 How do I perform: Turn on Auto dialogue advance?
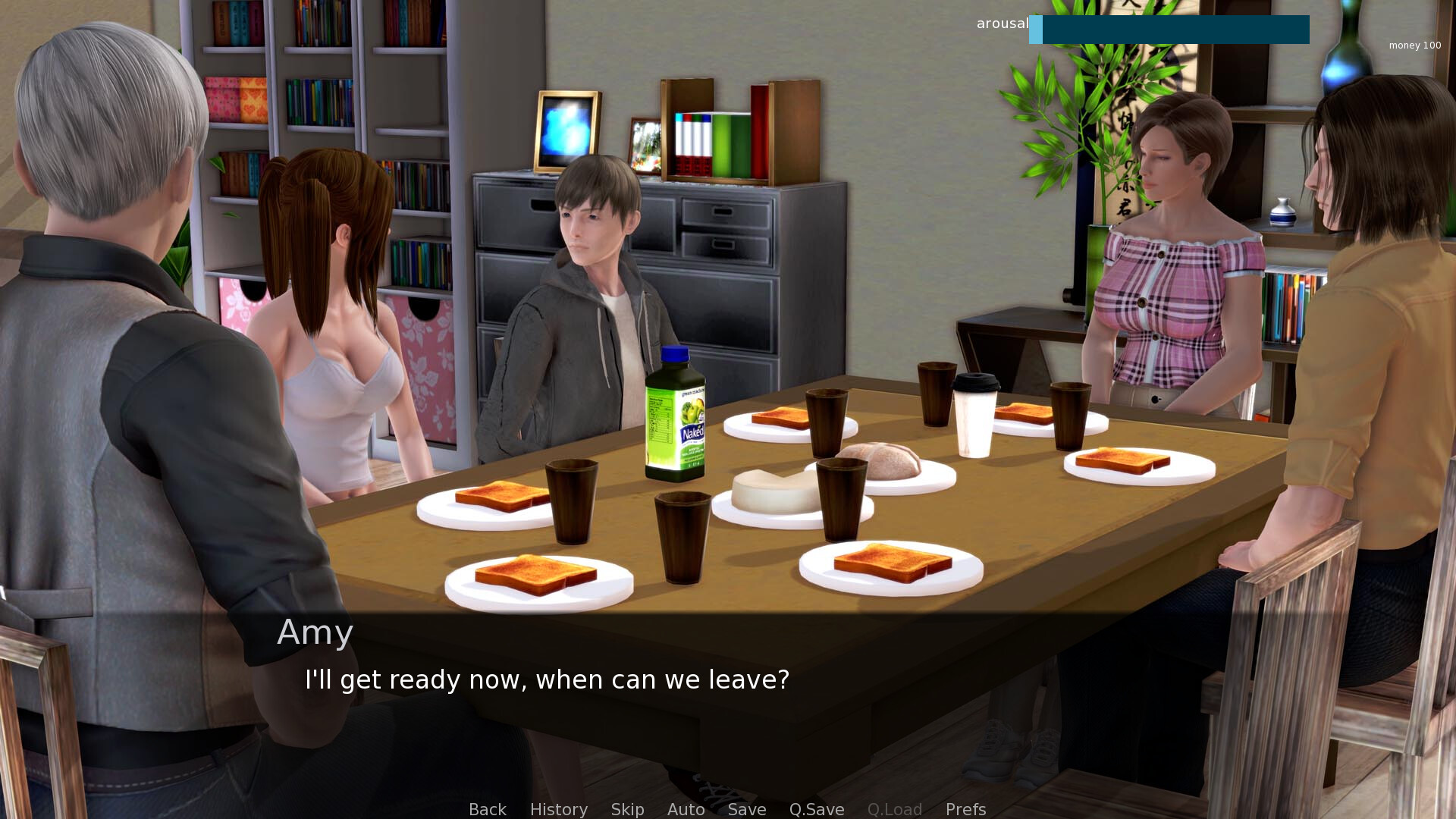686,809
